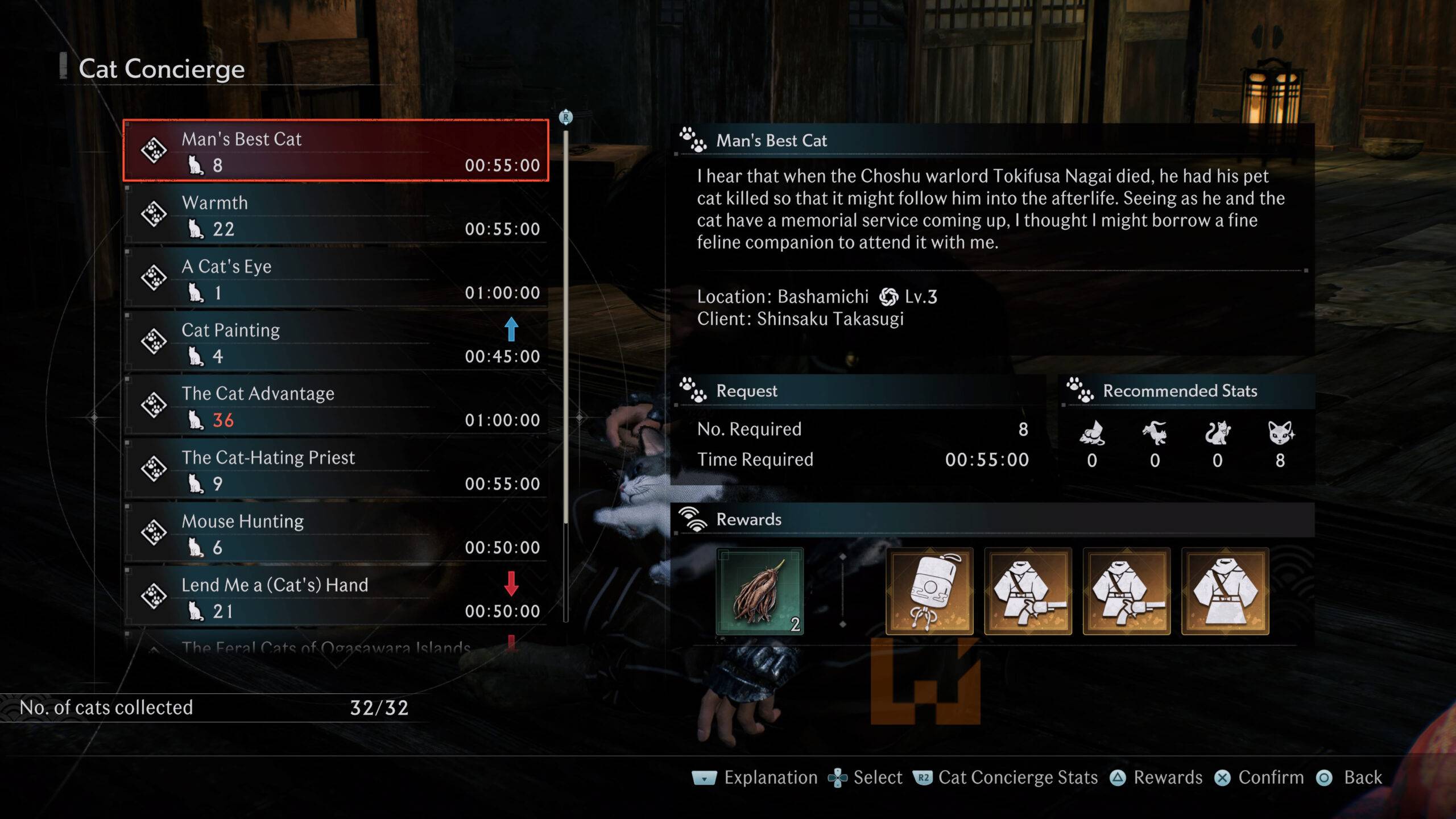
Task: Show the Explanation help
Action: click(755, 777)
